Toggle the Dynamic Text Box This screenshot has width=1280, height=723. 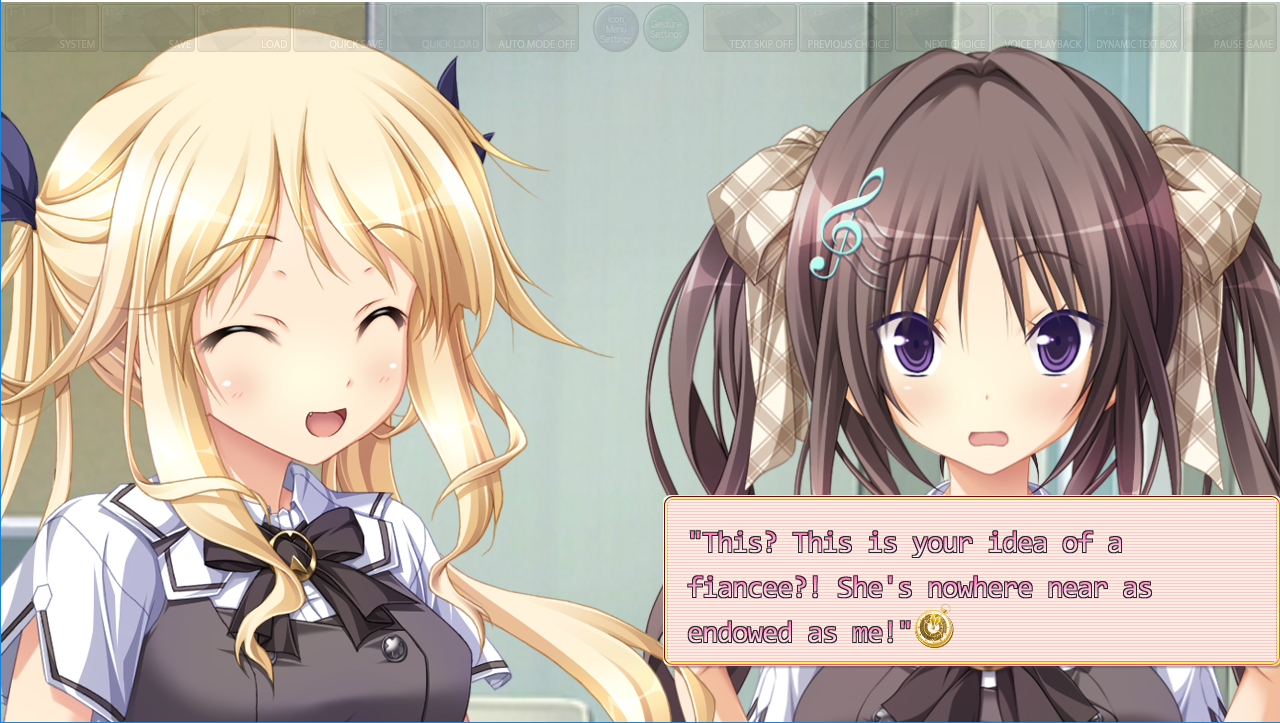coord(1134,28)
